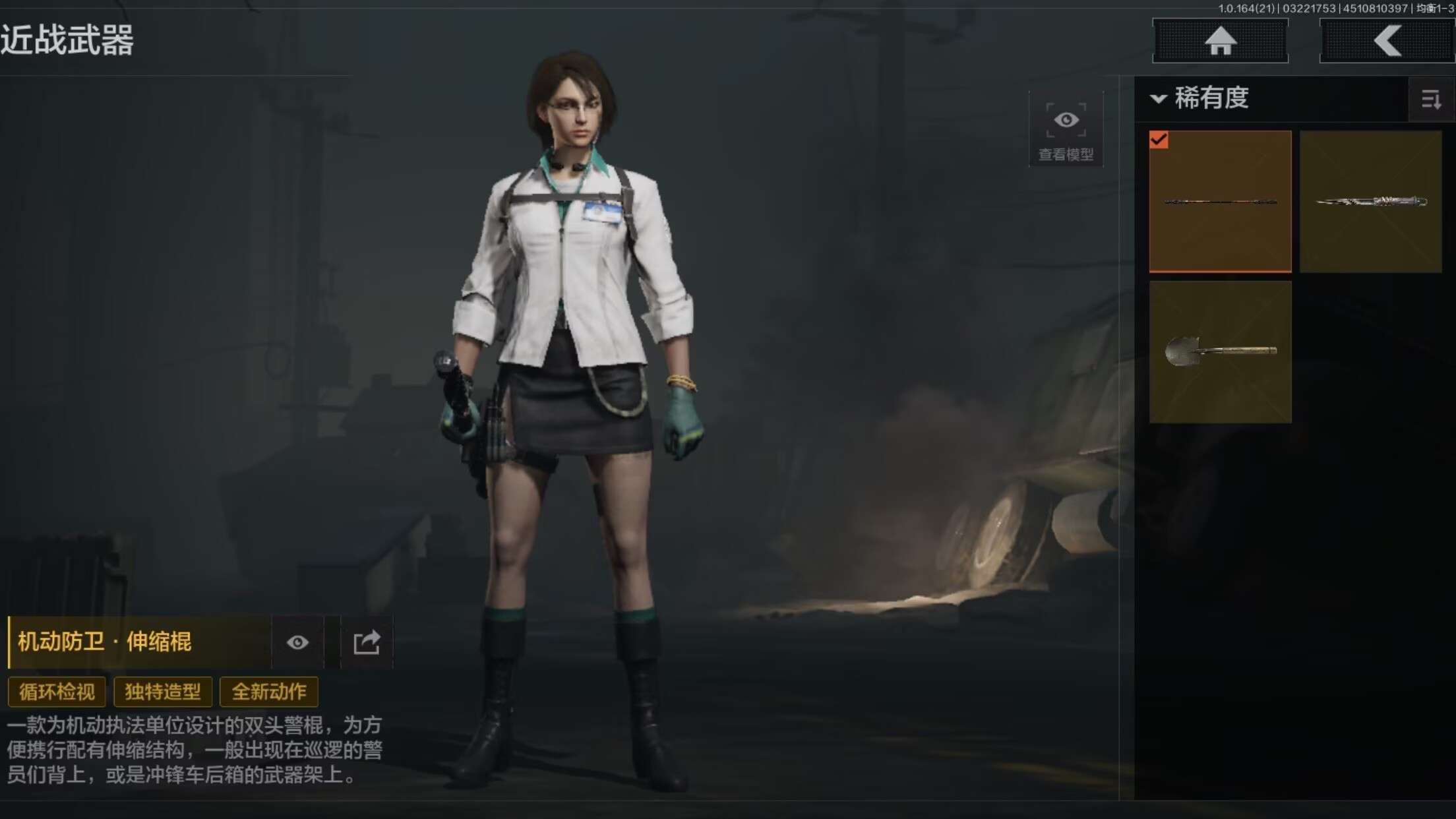
Task: Pick the shovel melee weapon tile
Action: (x=1220, y=351)
